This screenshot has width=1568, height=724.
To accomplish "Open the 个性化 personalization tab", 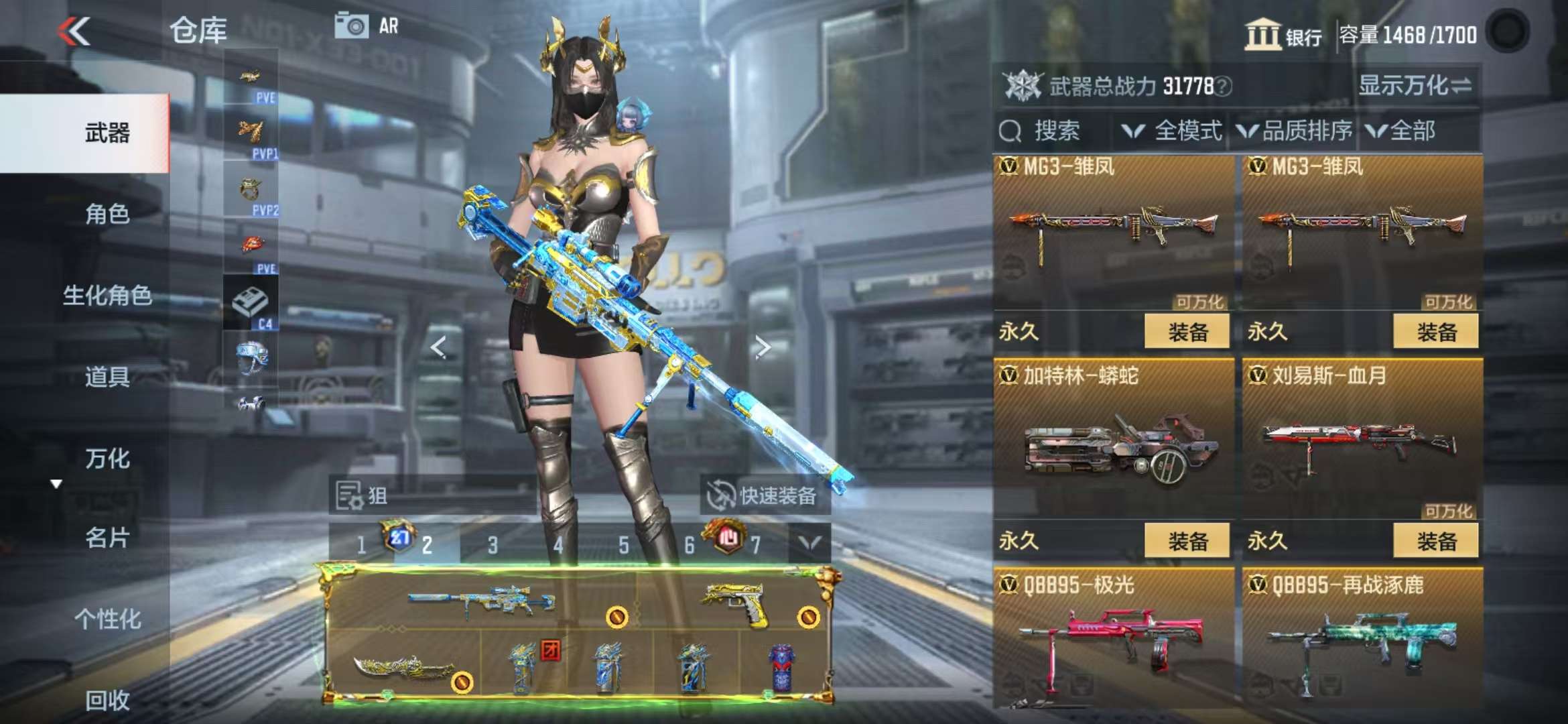I will coord(107,619).
